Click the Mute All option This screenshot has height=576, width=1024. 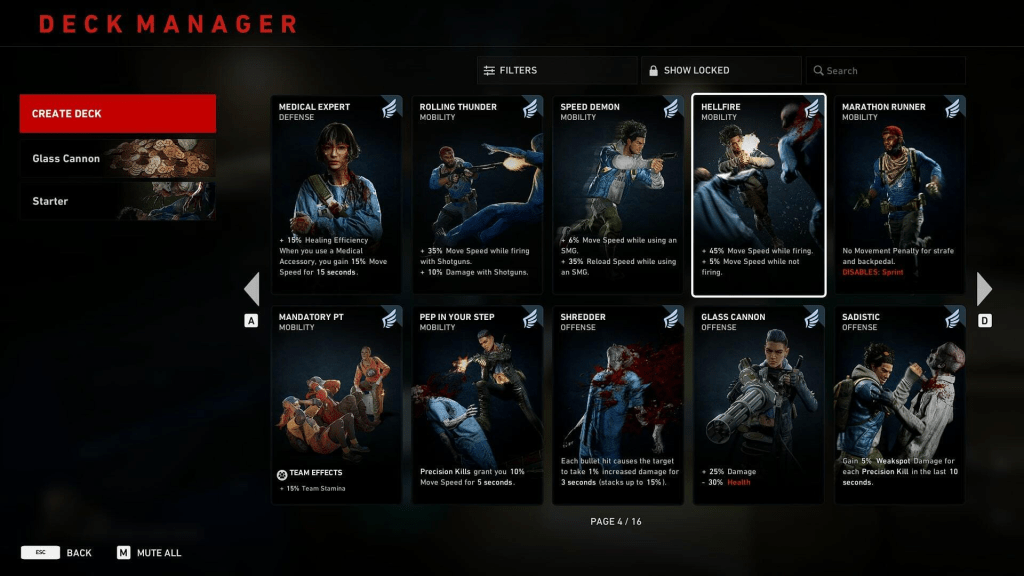coord(150,552)
